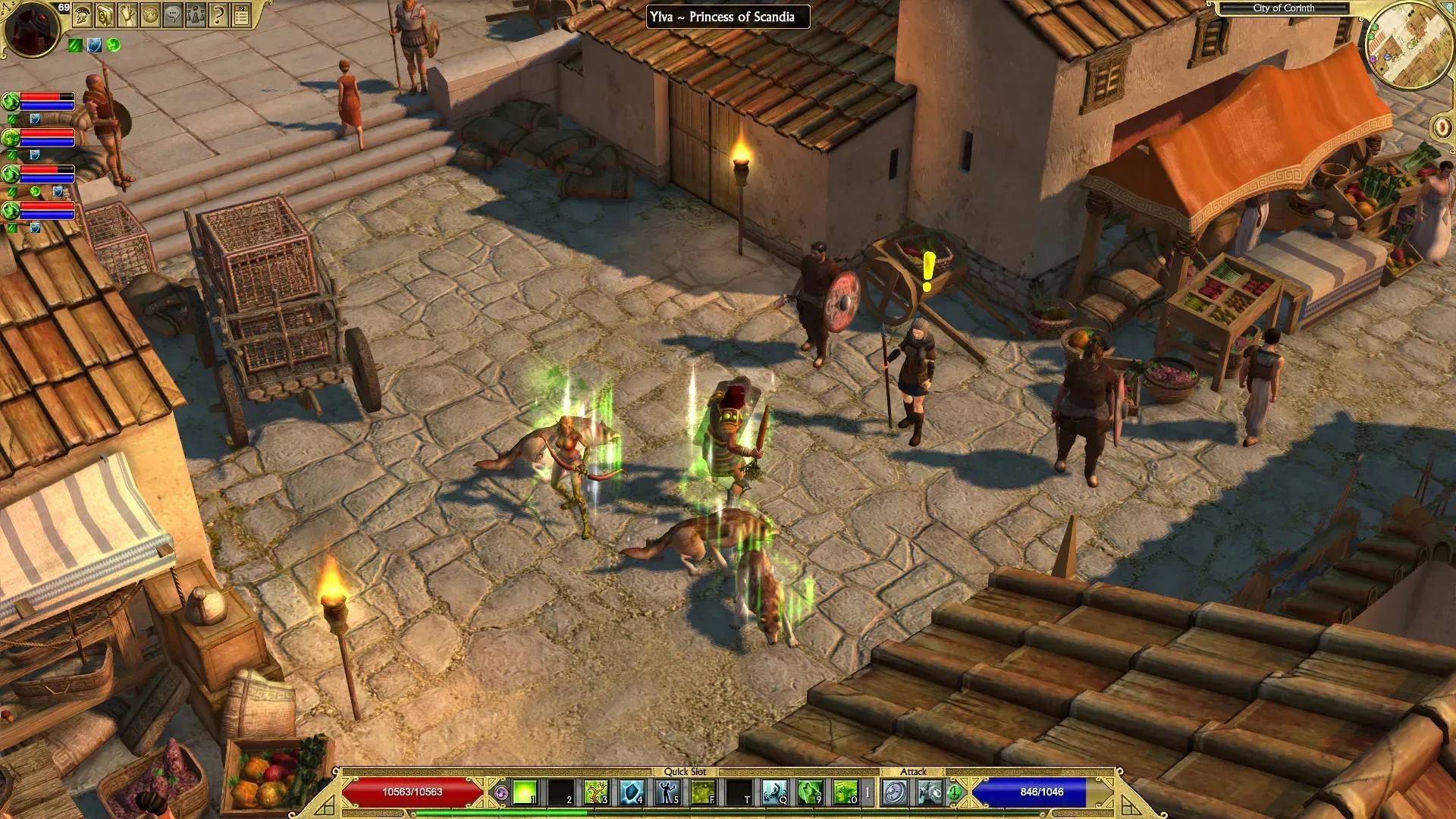
Task: Activate the green spores skill in slot F
Action: pos(703,792)
